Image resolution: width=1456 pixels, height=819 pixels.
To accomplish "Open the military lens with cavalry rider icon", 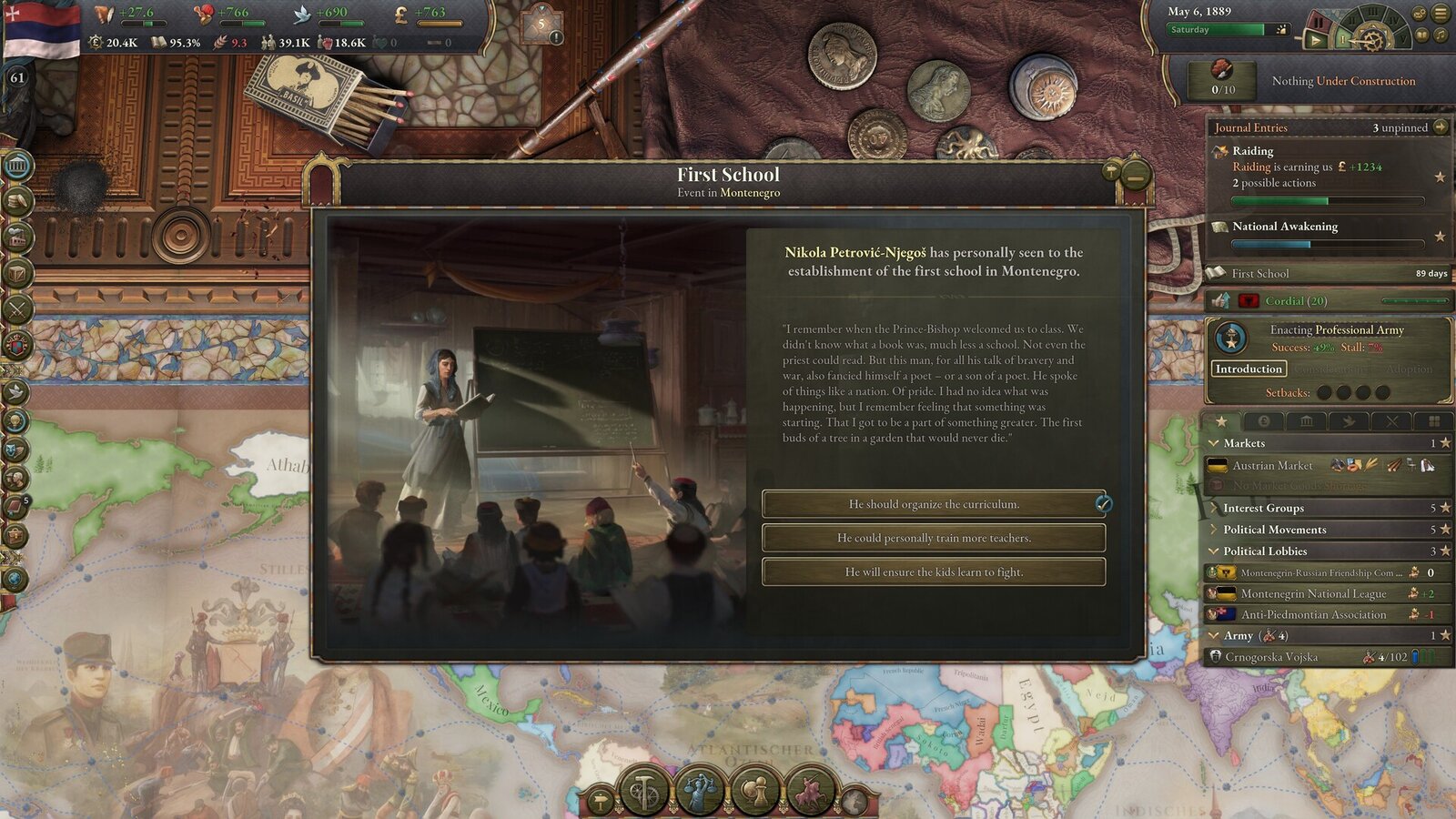I will [811, 790].
